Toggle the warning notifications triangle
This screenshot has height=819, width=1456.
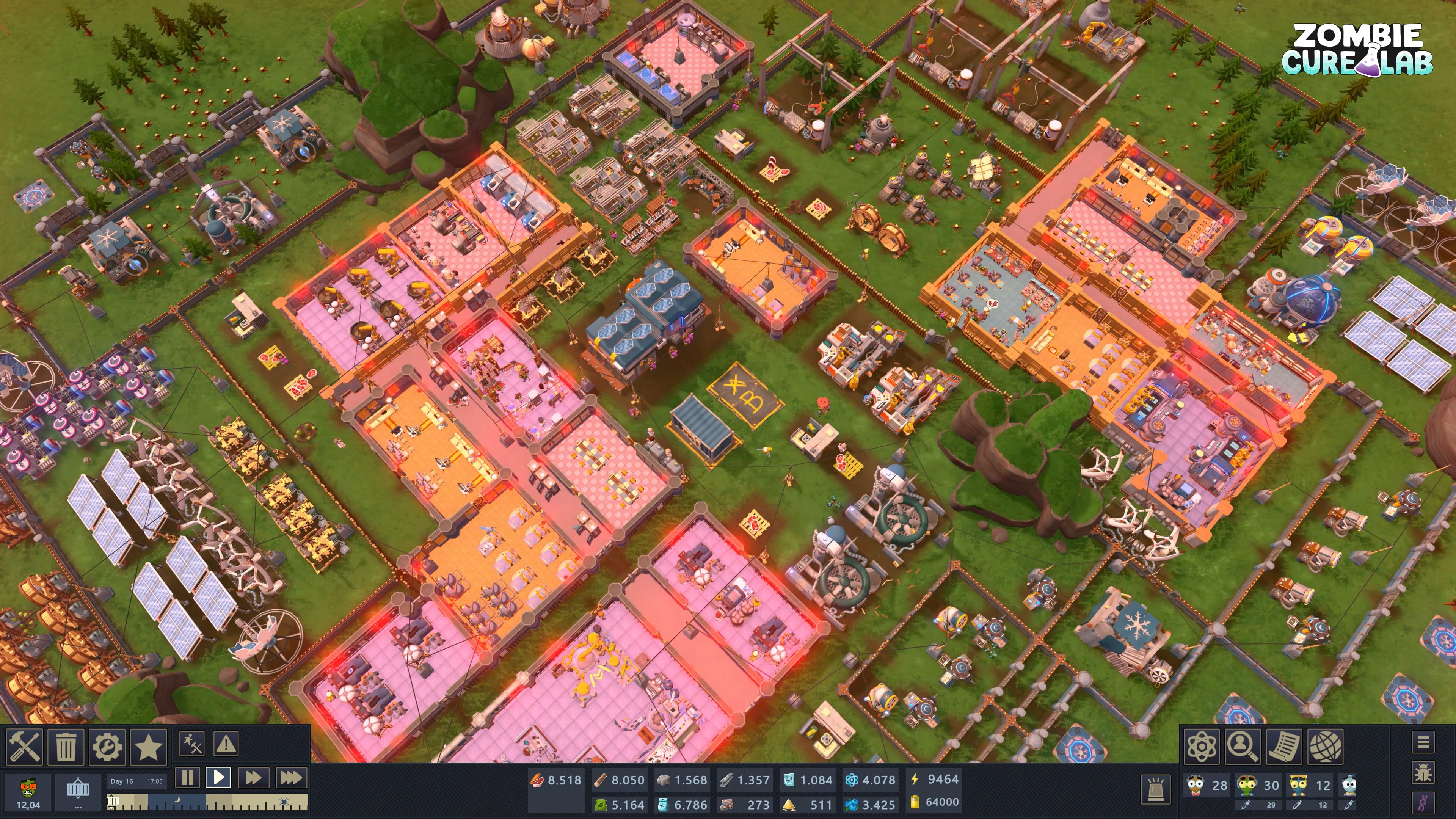226,744
